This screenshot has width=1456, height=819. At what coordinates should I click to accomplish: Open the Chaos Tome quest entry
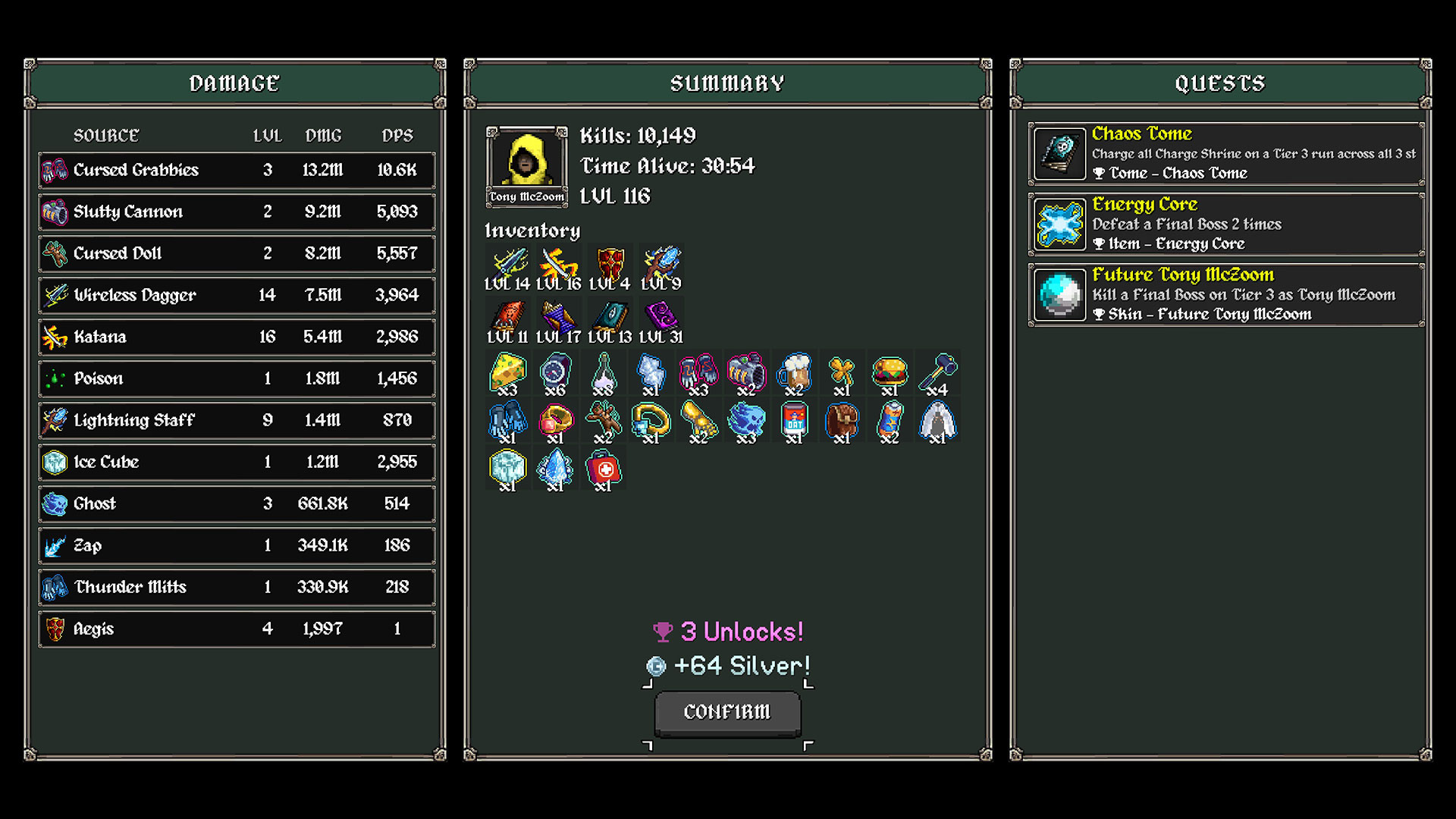click(1225, 154)
